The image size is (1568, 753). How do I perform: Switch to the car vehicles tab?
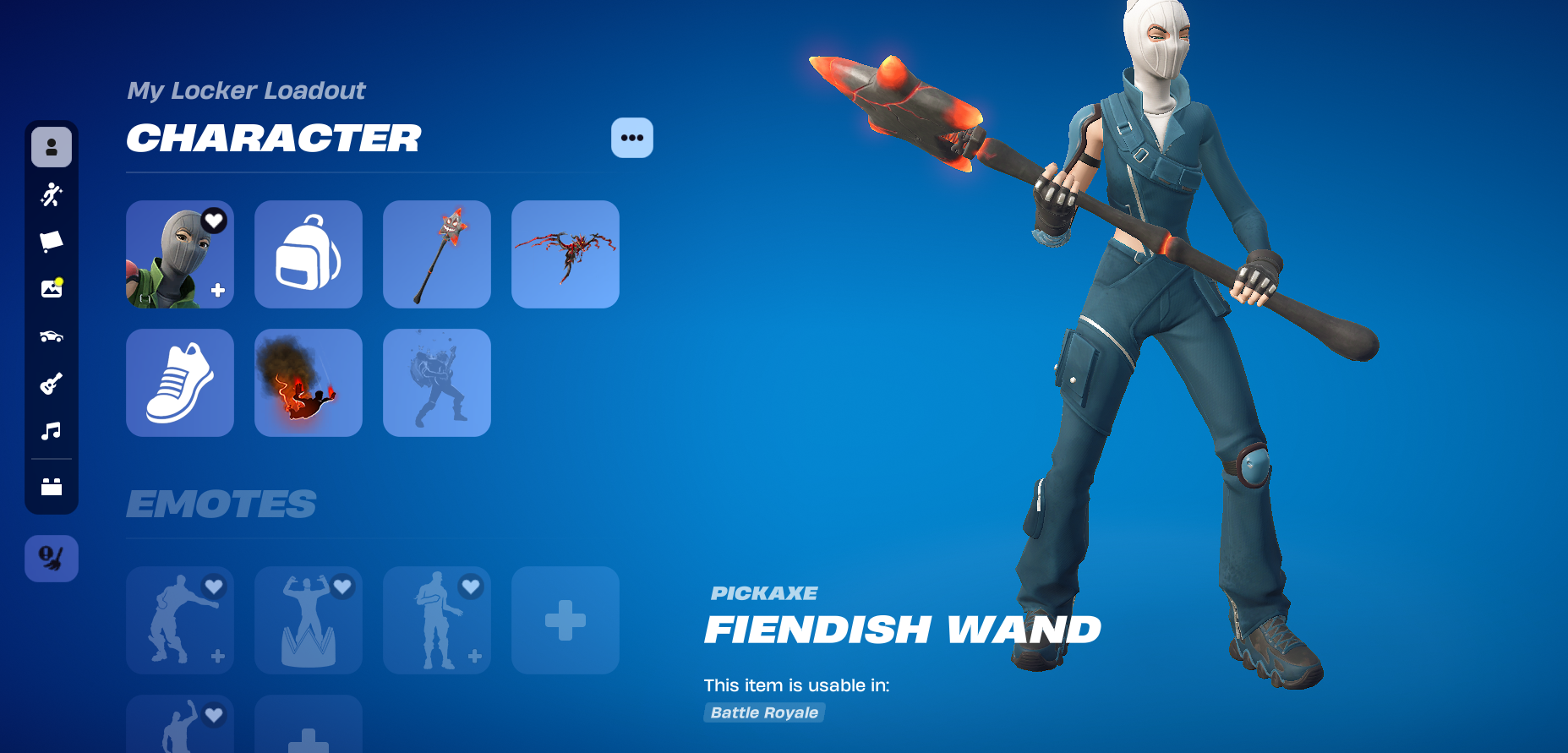pos(52,336)
